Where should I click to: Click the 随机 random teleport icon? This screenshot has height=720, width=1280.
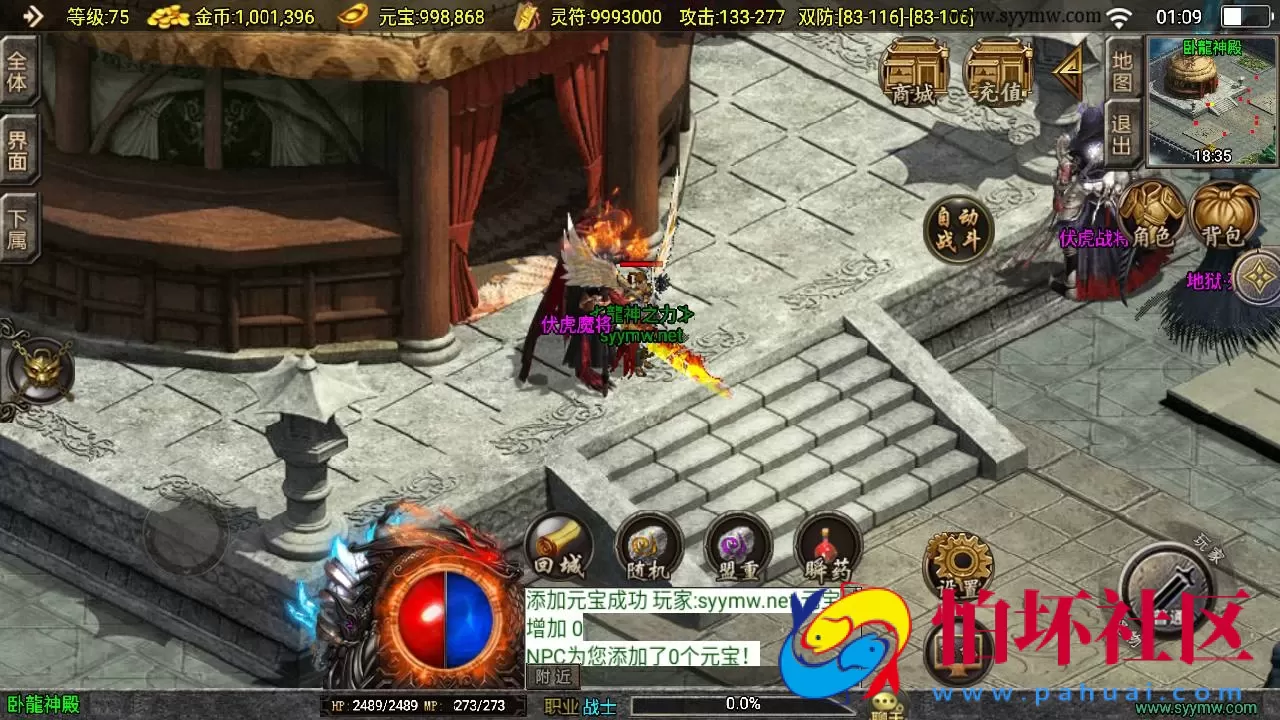coord(648,545)
